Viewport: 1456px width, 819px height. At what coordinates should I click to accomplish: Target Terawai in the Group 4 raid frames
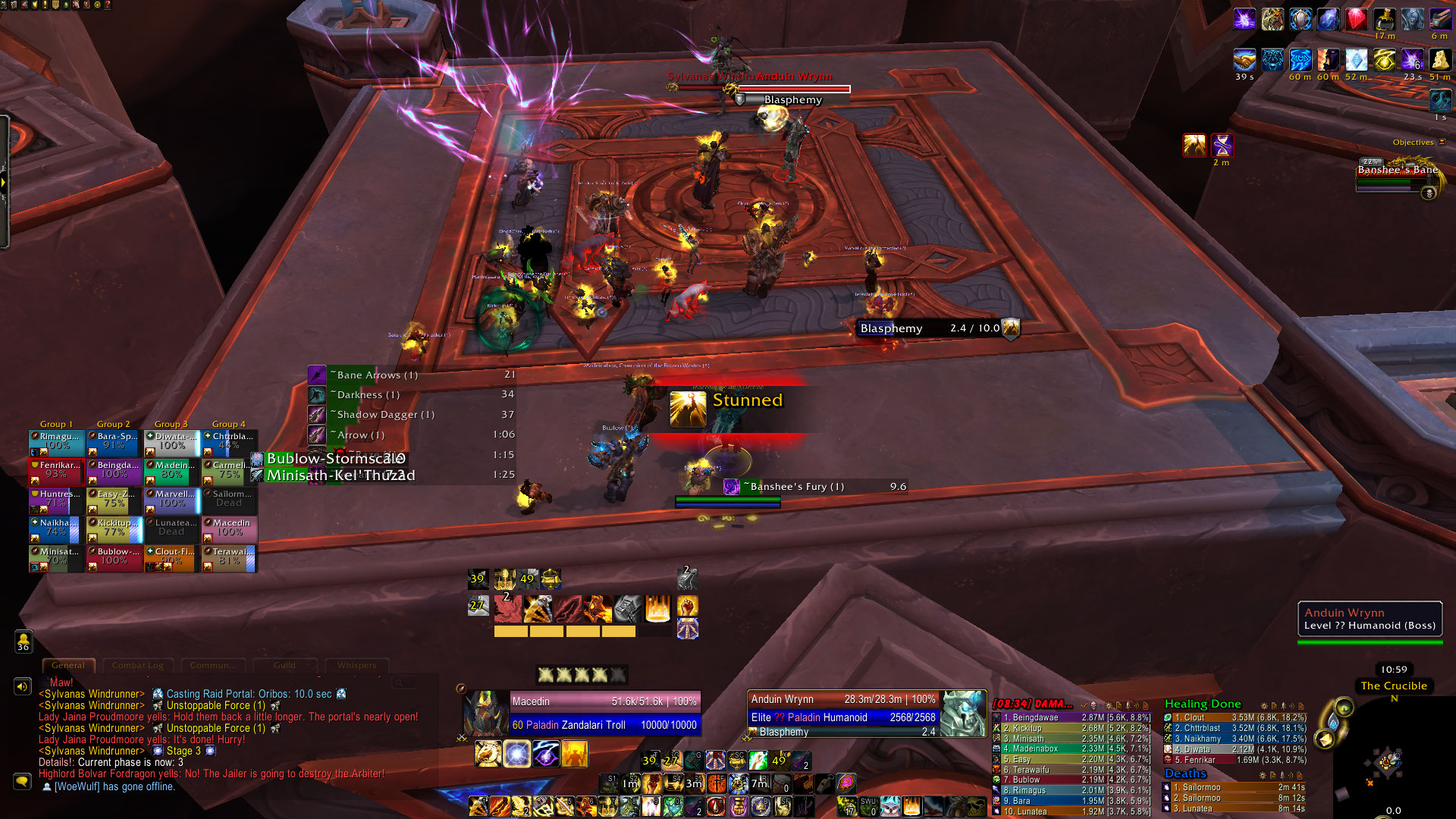click(x=230, y=557)
